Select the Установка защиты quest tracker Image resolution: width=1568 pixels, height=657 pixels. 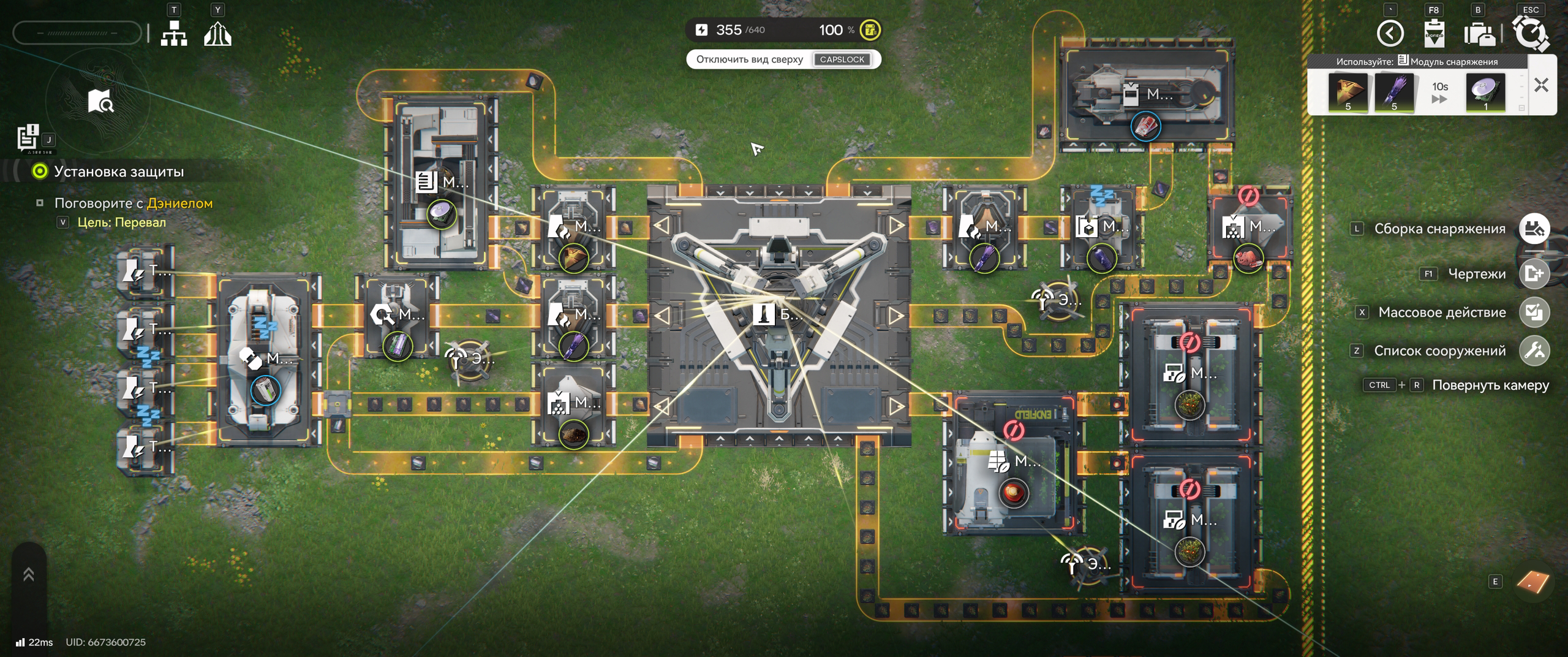tap(118, 172)
